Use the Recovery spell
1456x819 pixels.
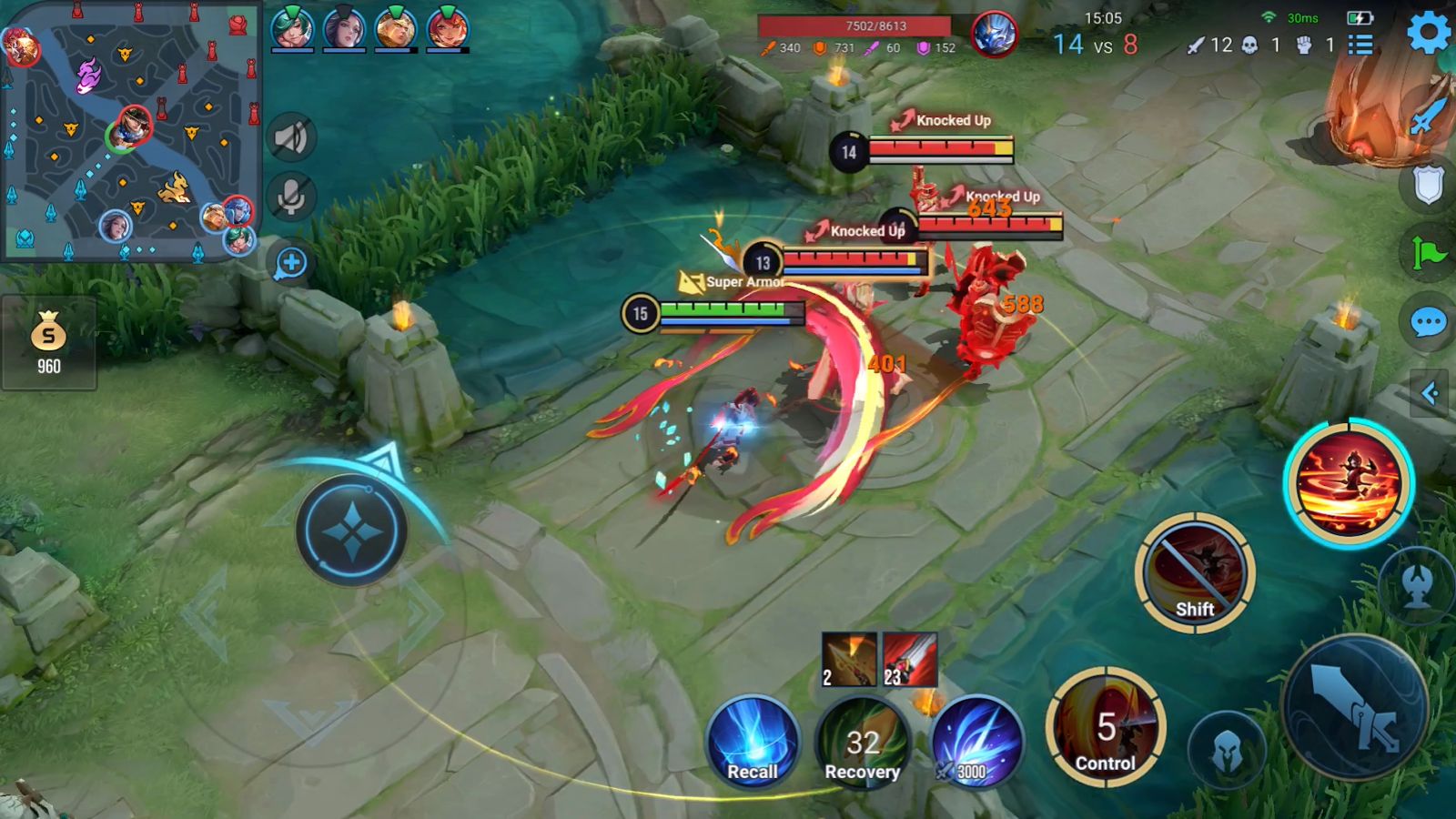tap(862, 742)
